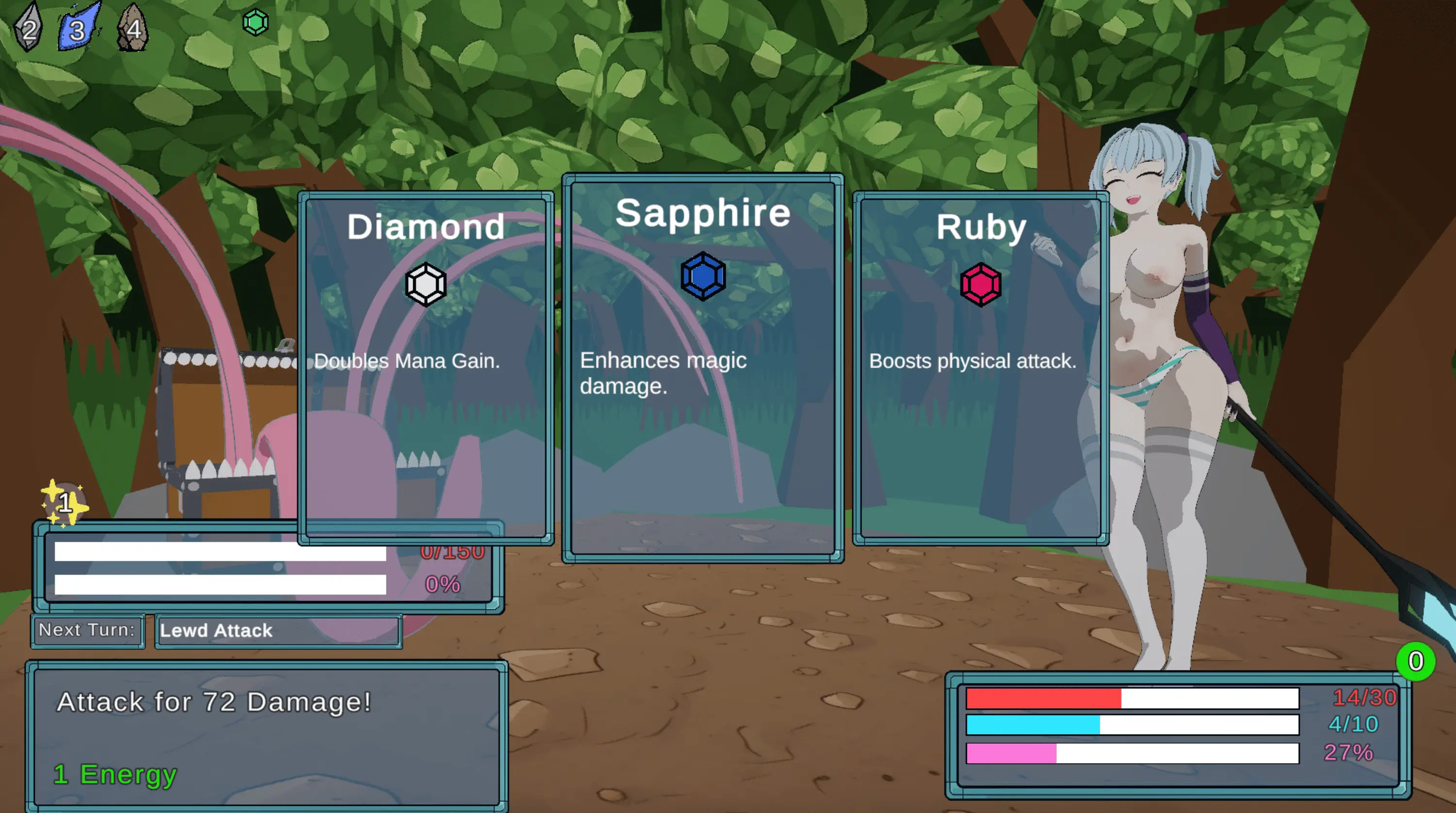
Task: Choose the Diamond gem card
Action: [x=426, y=367]
